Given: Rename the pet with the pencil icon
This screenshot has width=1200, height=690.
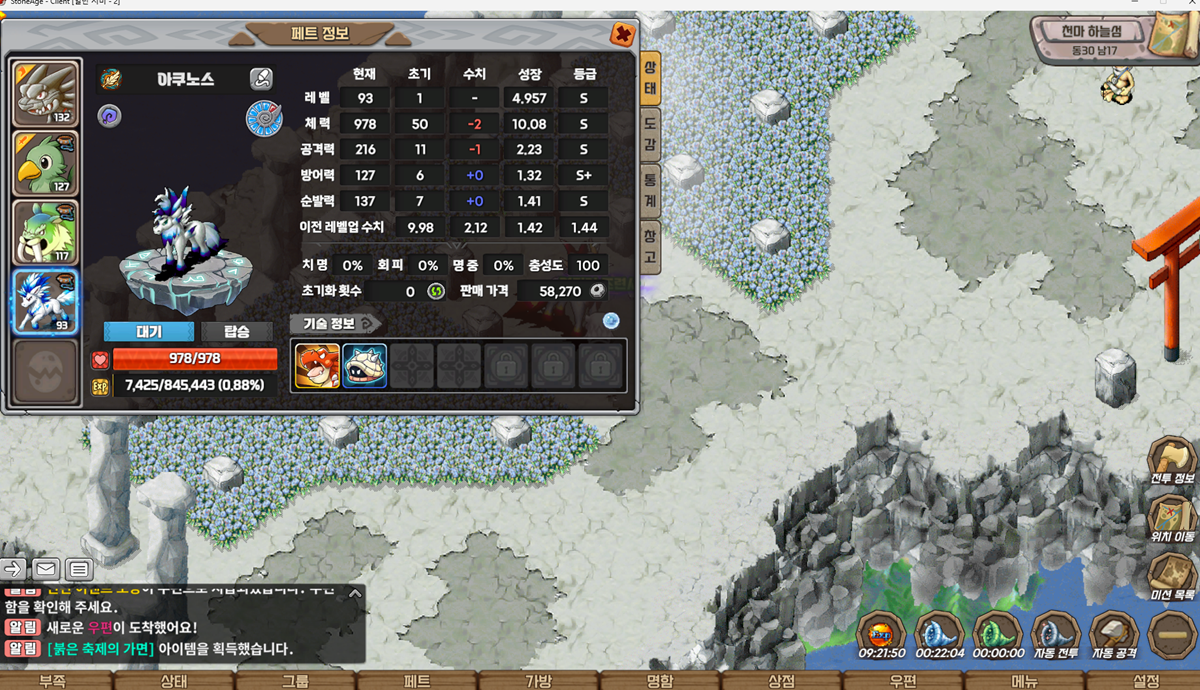Looking at the screenshot, I should pos(260,79).
